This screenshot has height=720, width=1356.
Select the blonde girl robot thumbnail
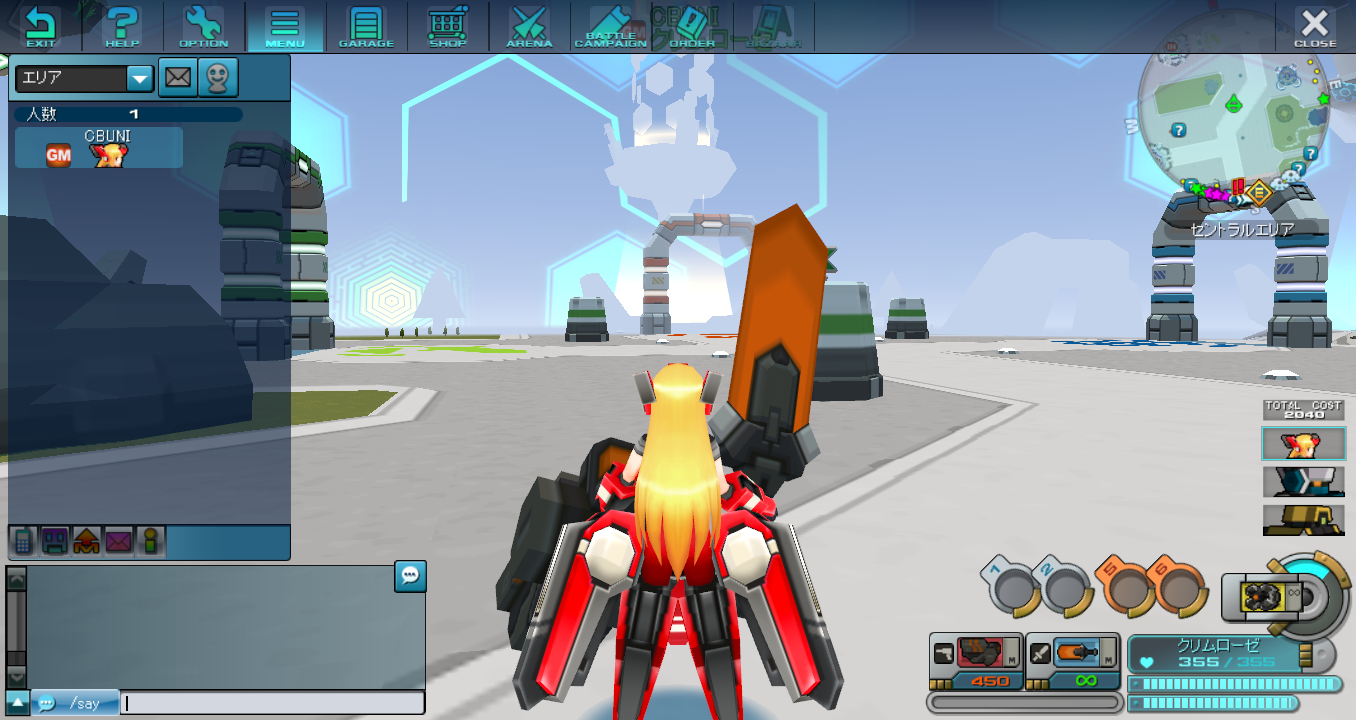1303,444
